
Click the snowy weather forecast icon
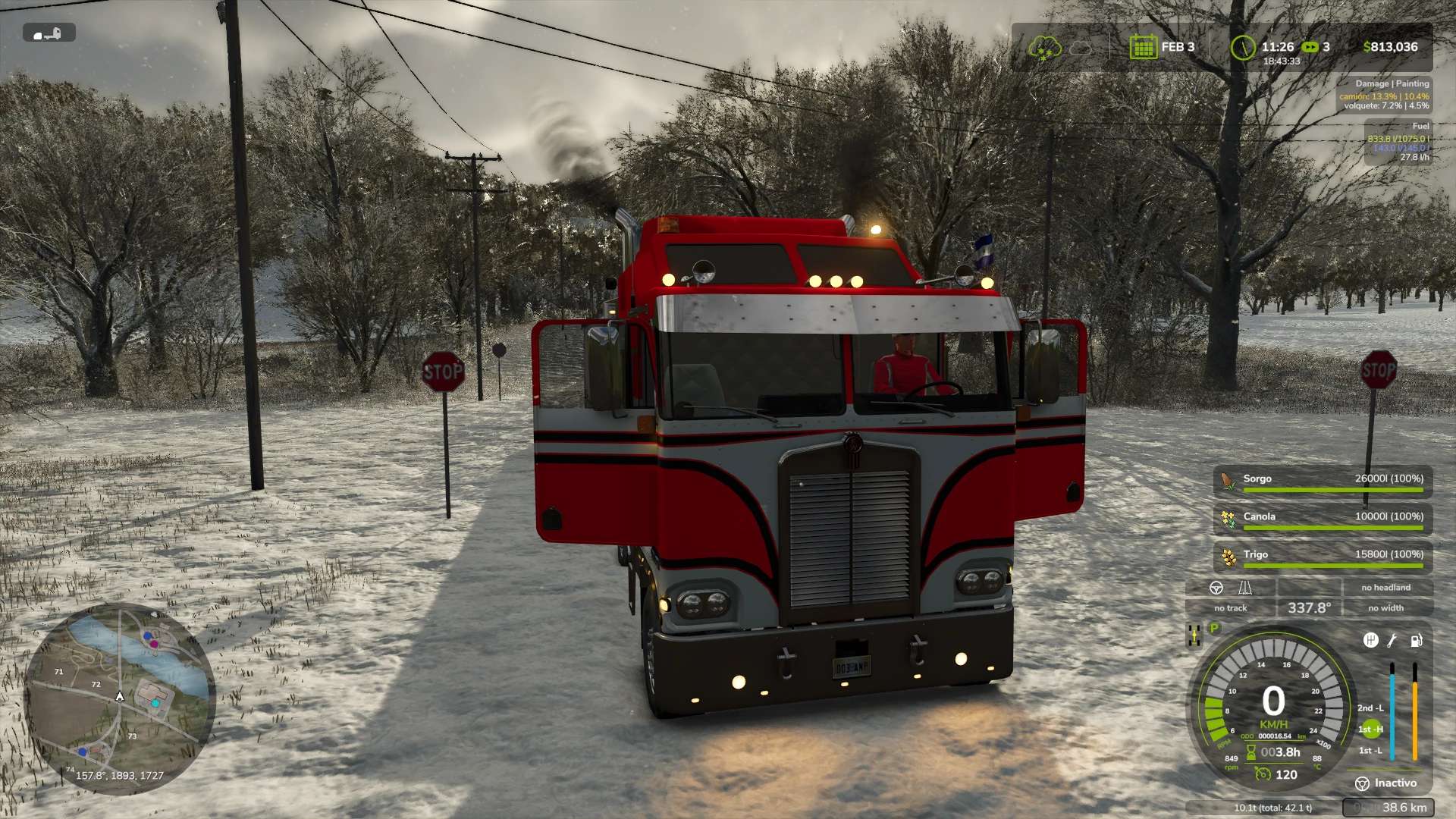(x=1043, y=48)
